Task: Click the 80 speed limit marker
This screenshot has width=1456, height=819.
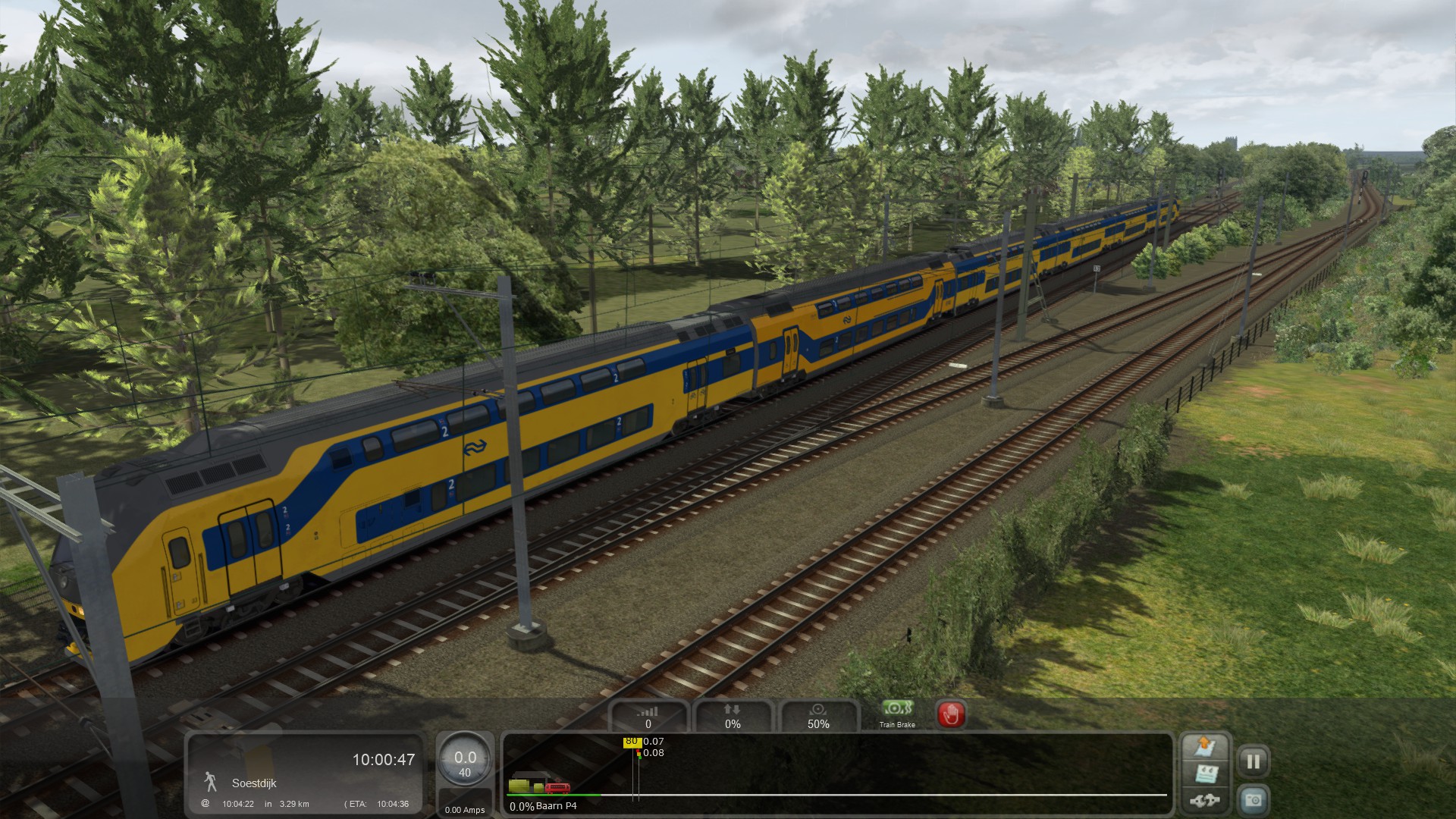Action: [631, 742]
